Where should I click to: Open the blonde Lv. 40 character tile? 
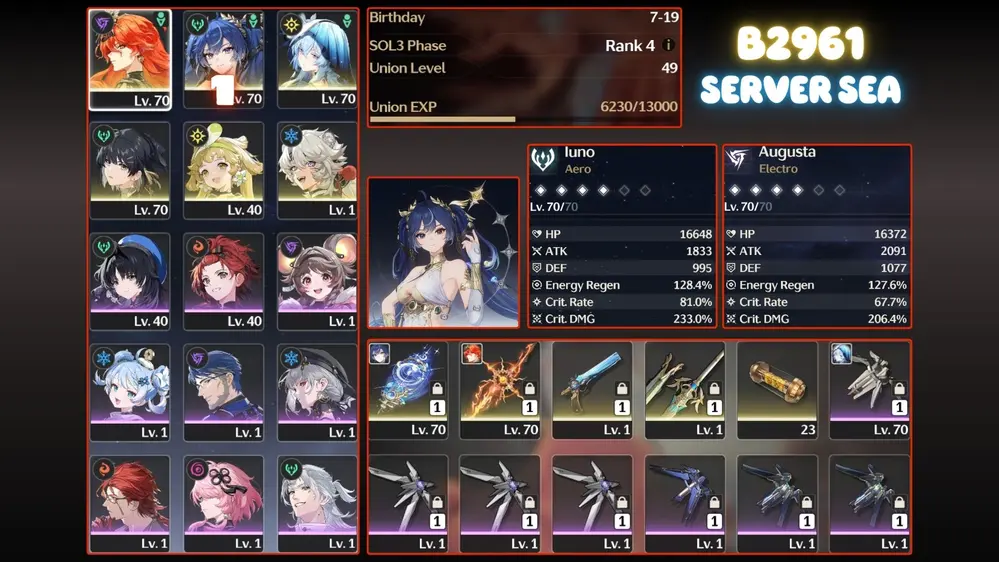pos(223,169)
